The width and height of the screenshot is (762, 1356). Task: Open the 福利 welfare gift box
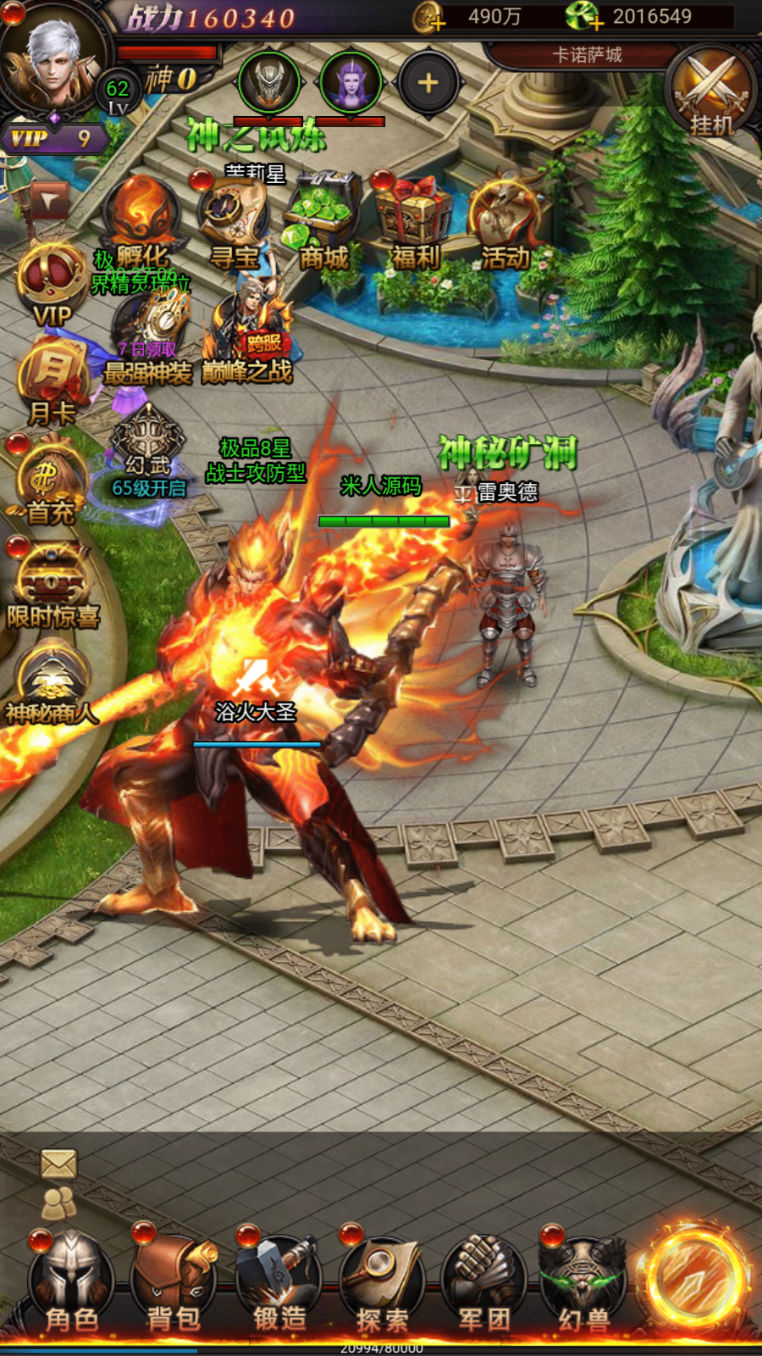coord(413,220)
